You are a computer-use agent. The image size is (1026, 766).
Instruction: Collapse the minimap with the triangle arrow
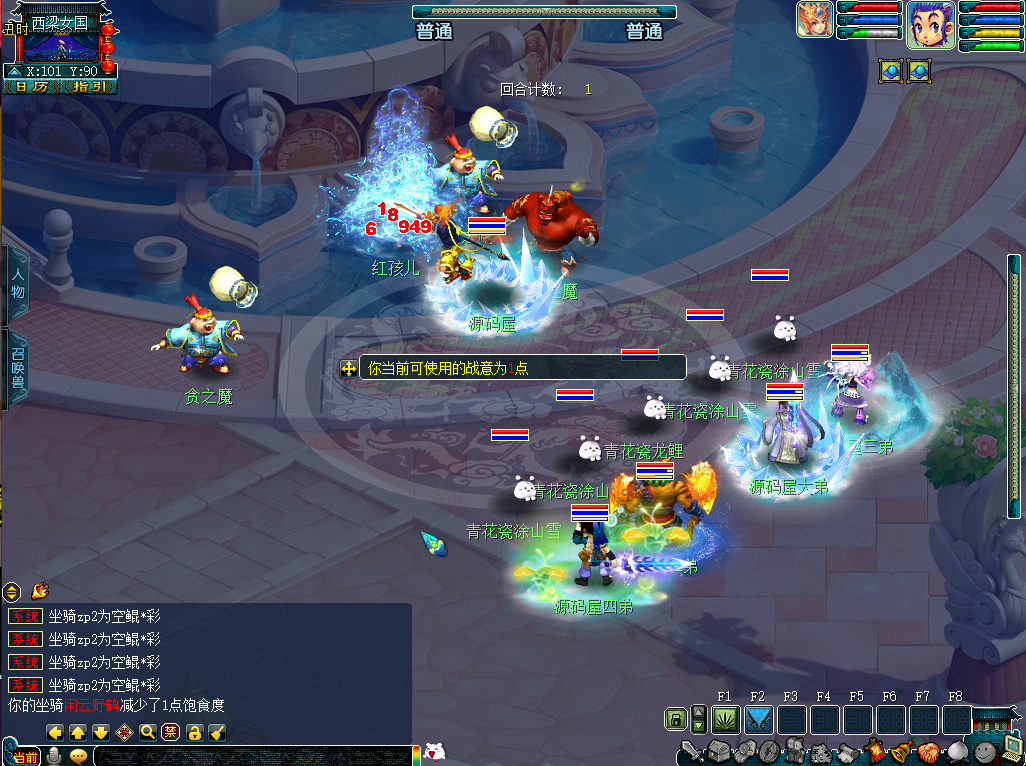coord(13,71)
